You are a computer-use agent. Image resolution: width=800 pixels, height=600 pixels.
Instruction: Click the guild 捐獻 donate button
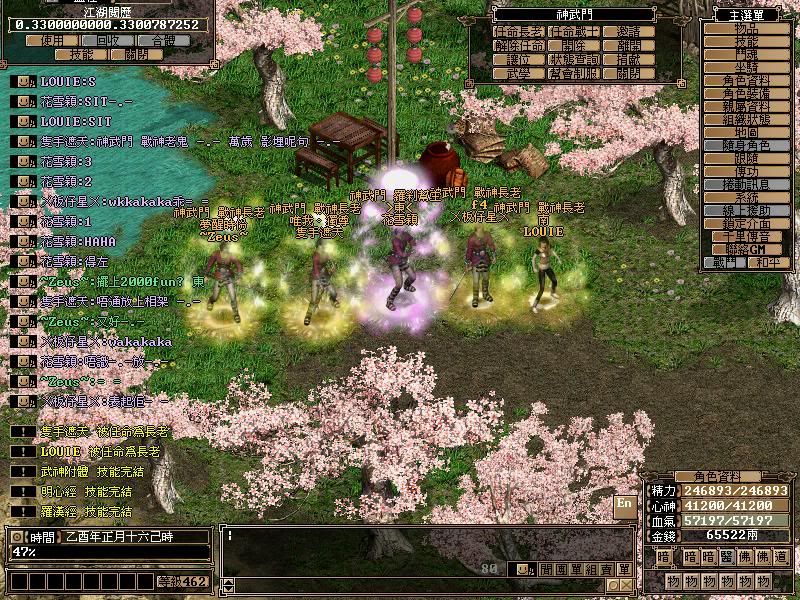pos(629,59)
